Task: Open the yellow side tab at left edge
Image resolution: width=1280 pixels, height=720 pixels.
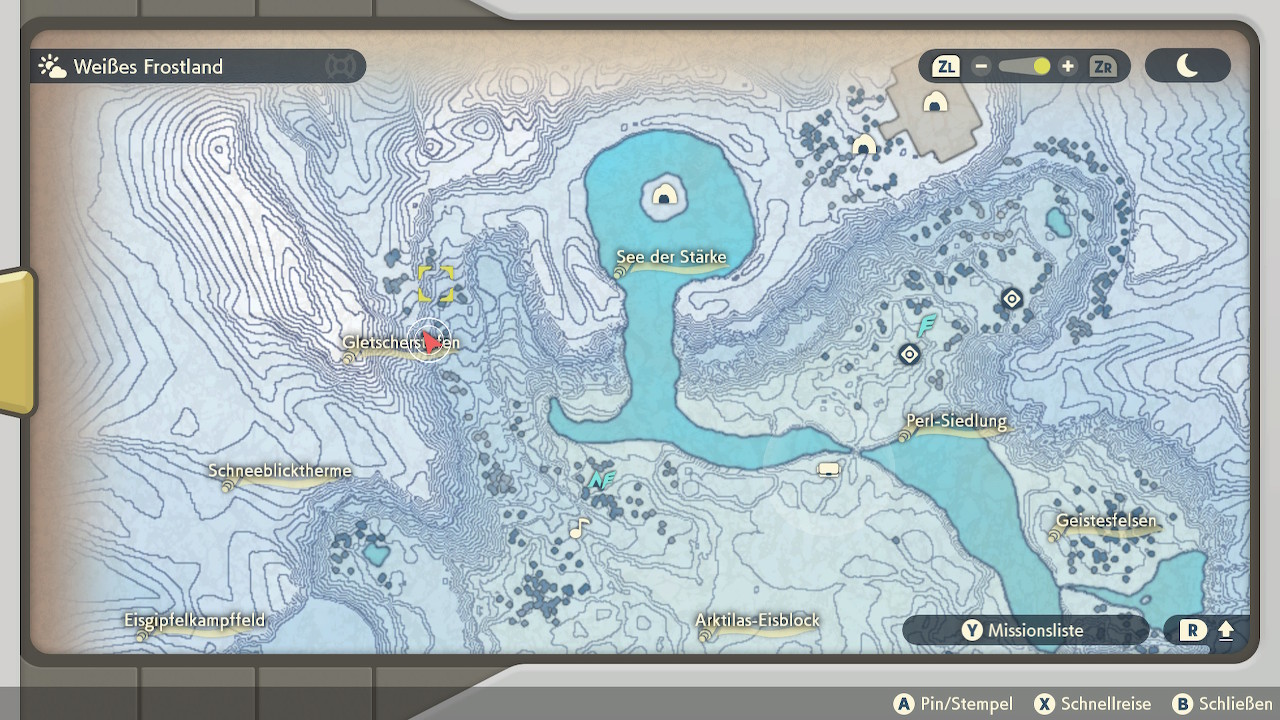Action: coord(16,342)
